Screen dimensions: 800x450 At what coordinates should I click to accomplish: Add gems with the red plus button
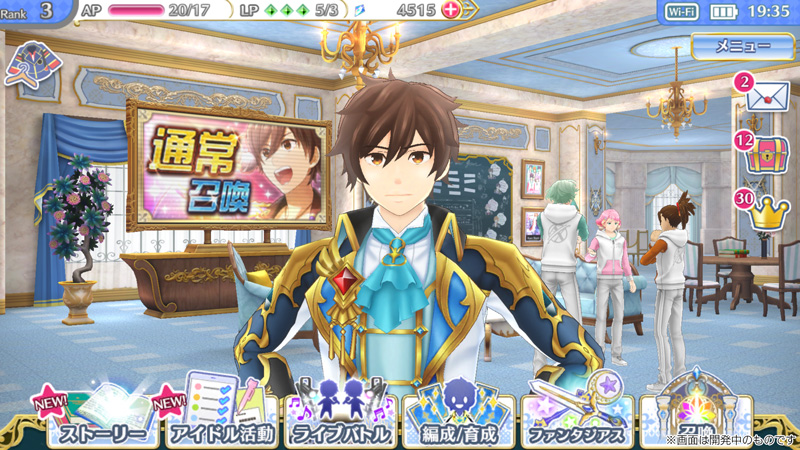(450, 10)
